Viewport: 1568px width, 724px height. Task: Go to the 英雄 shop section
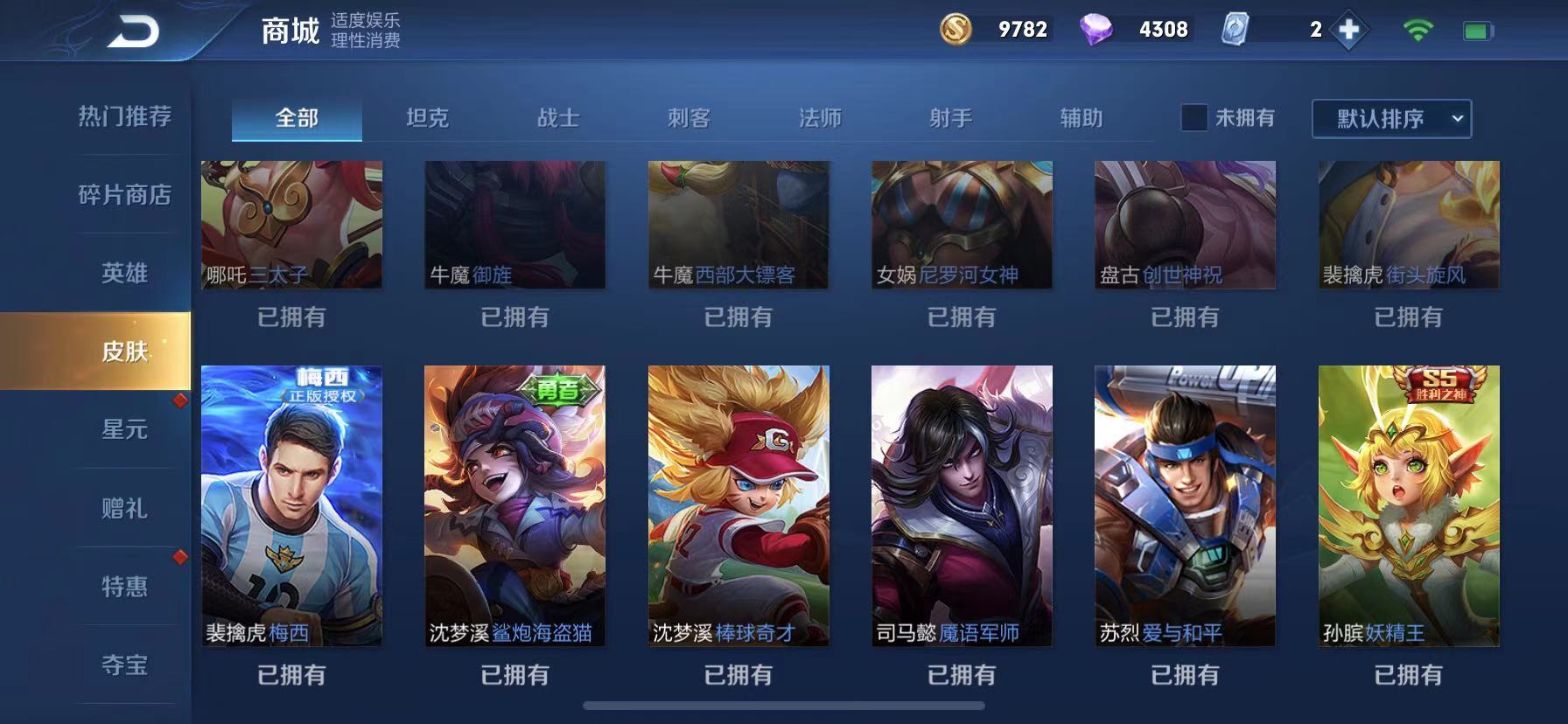(122, 273)
